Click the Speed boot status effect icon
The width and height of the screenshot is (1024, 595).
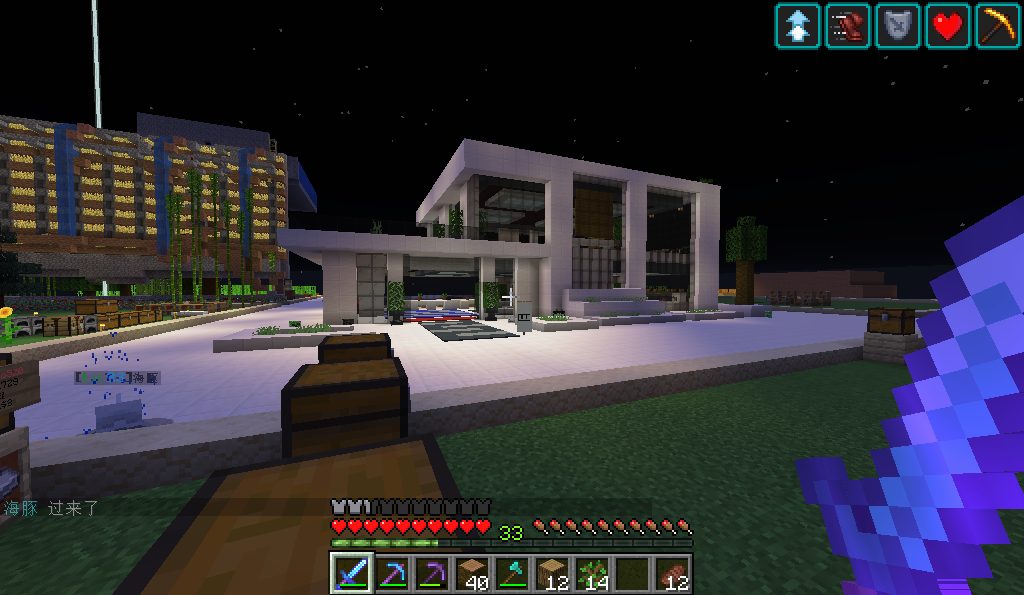click(847, 26)
